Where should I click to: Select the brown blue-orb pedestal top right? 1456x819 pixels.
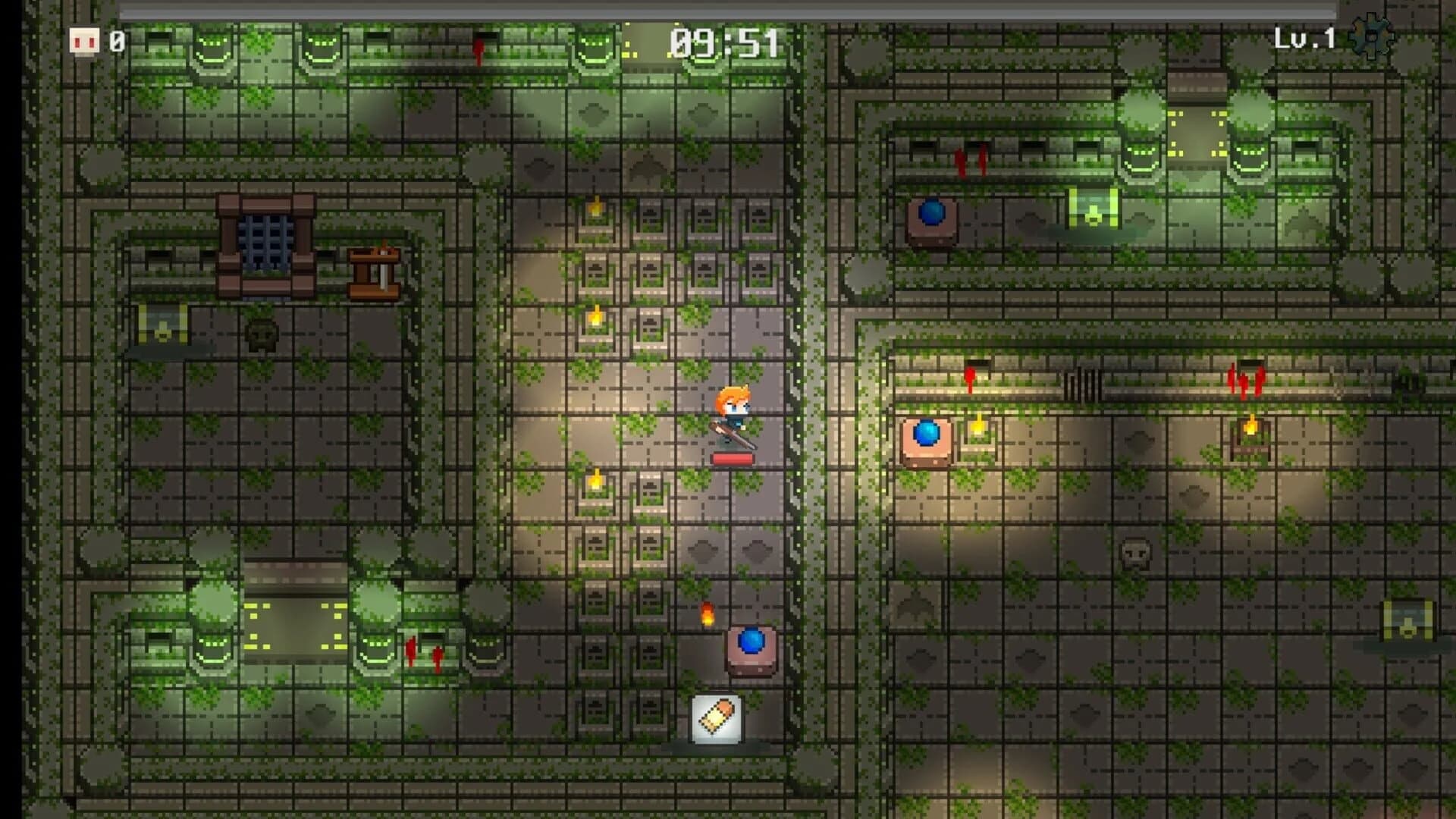pos(933,218)
